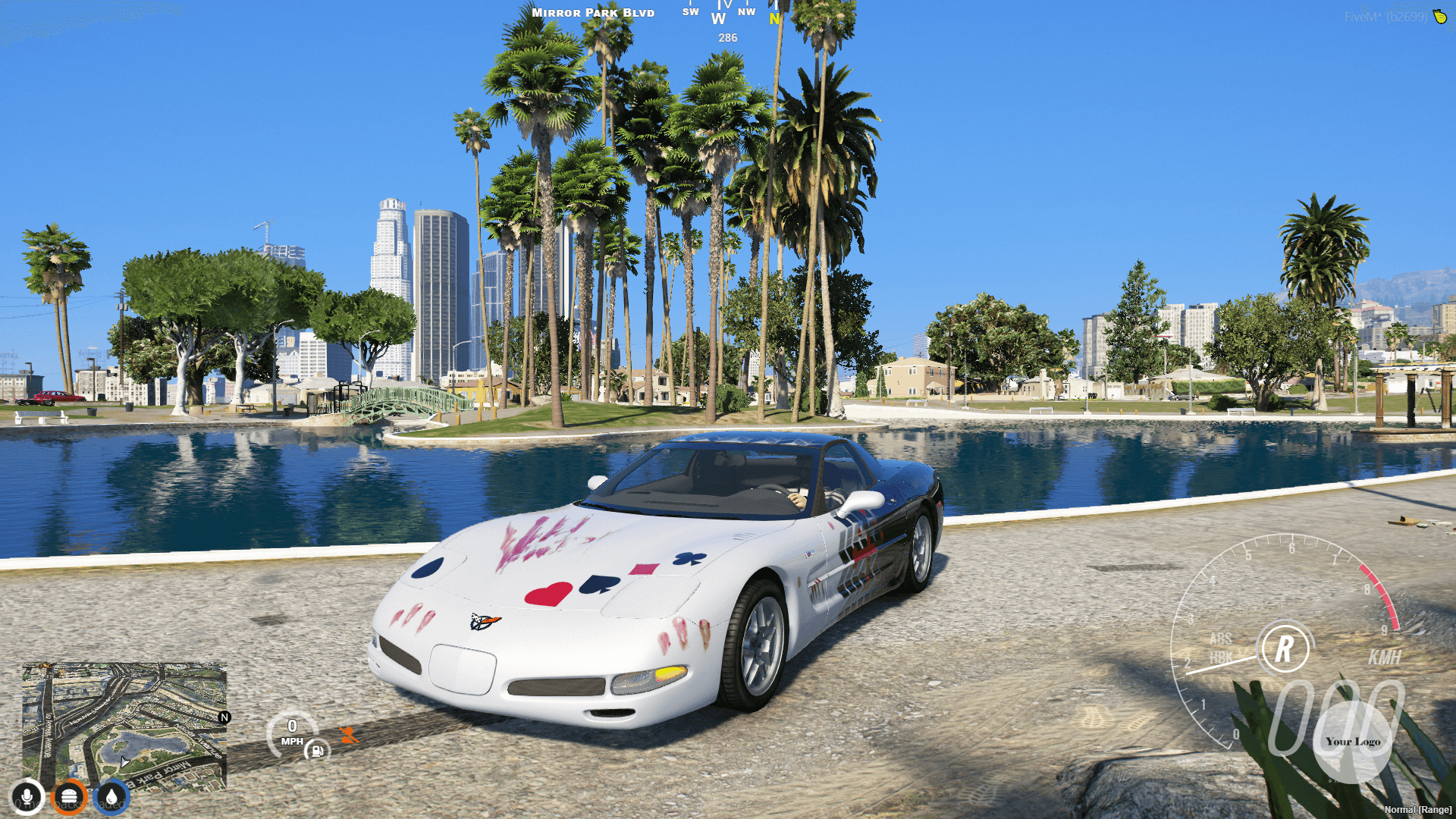
Task: Select the Mirror Park Blvd street label
Action: [591, 12]
